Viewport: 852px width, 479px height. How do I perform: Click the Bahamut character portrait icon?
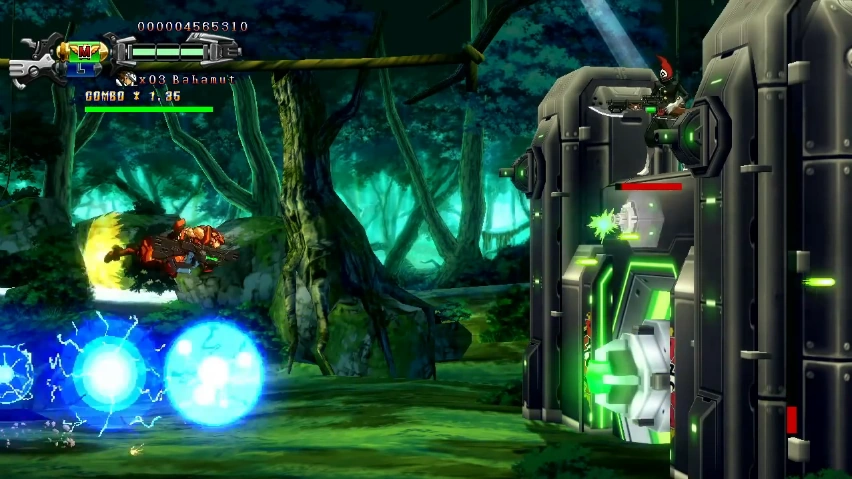[x=126, y=78]
